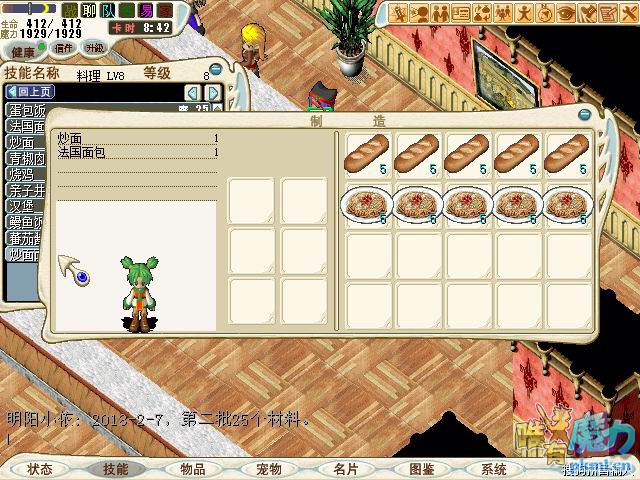640x480 pixels.
Task: Click the 升级 level-up button
Action: coord(95,47)
